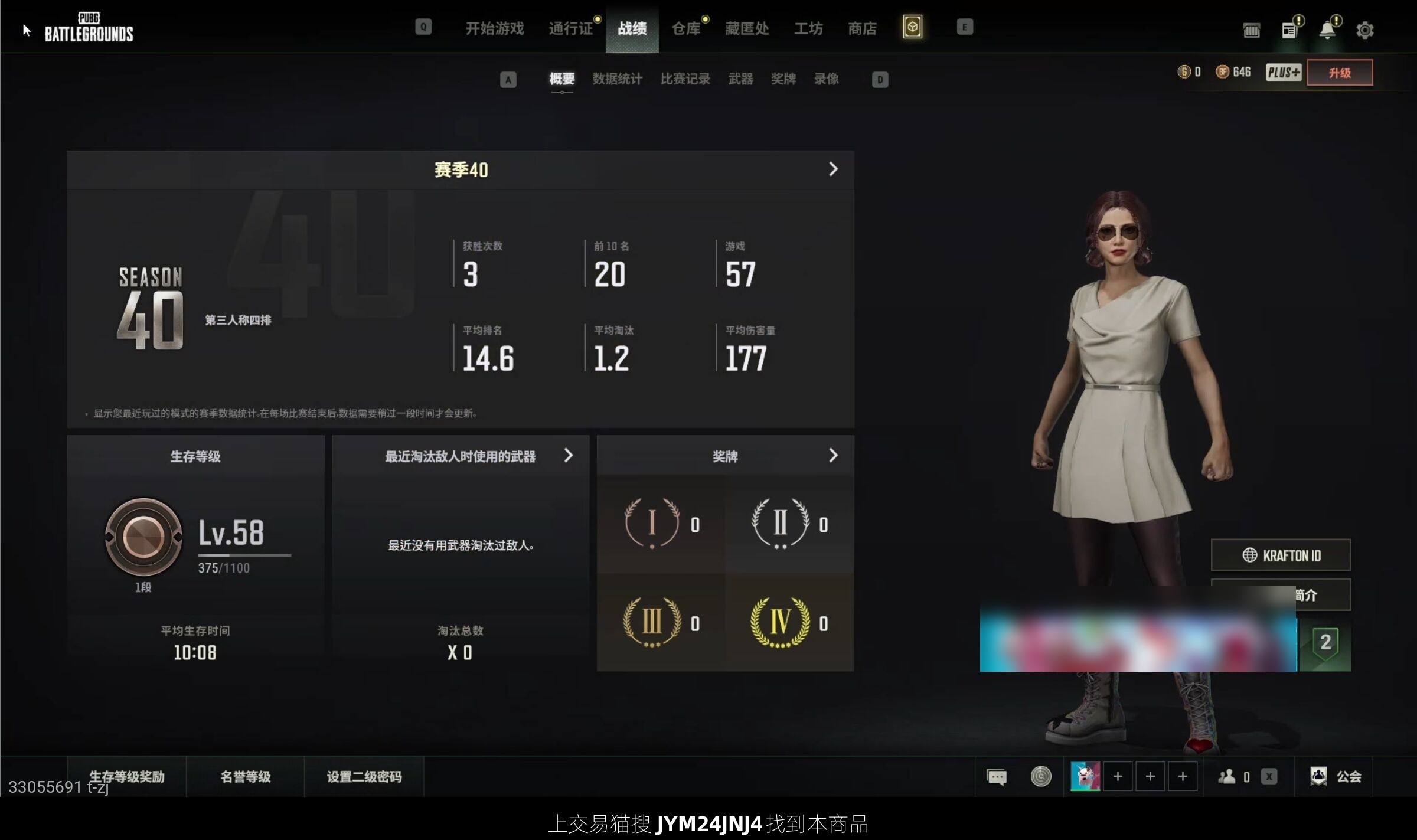The height and width of the screenshot is (840, 1417).
Task: Check the notification bell icon
Action: pyautogui.click(x=1327, y=30)
